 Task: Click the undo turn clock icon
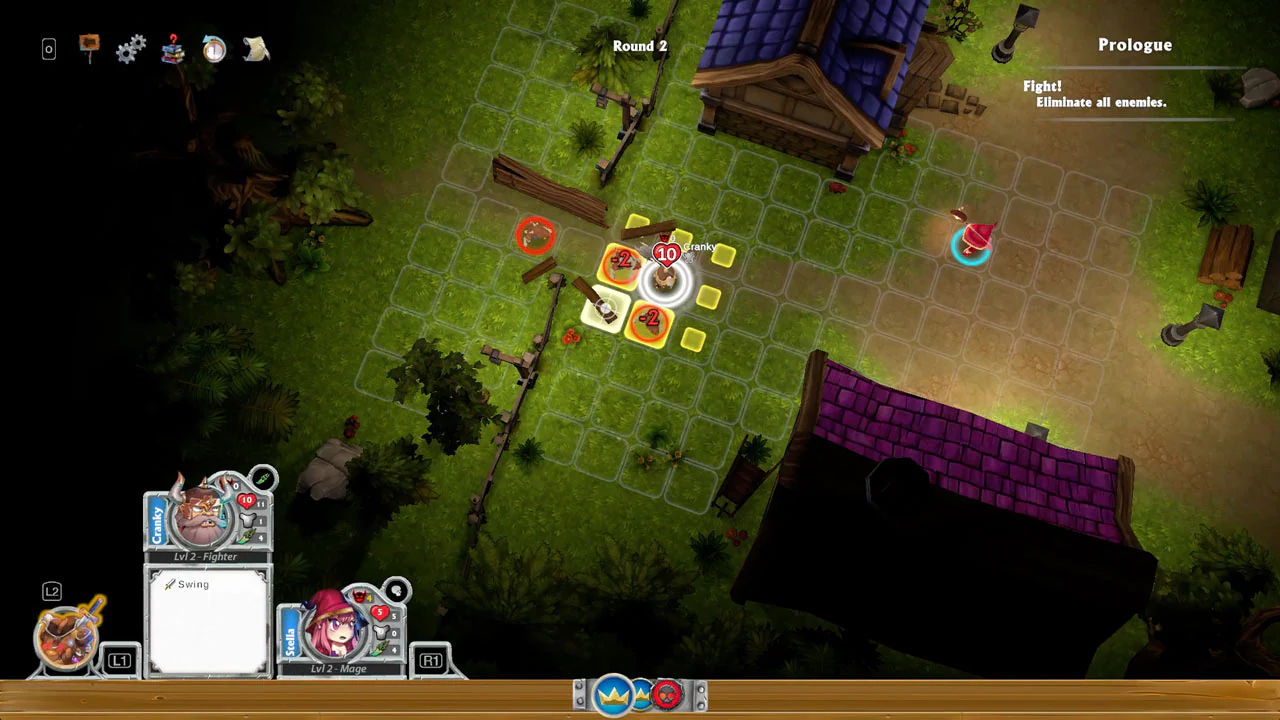pos(214,48)
